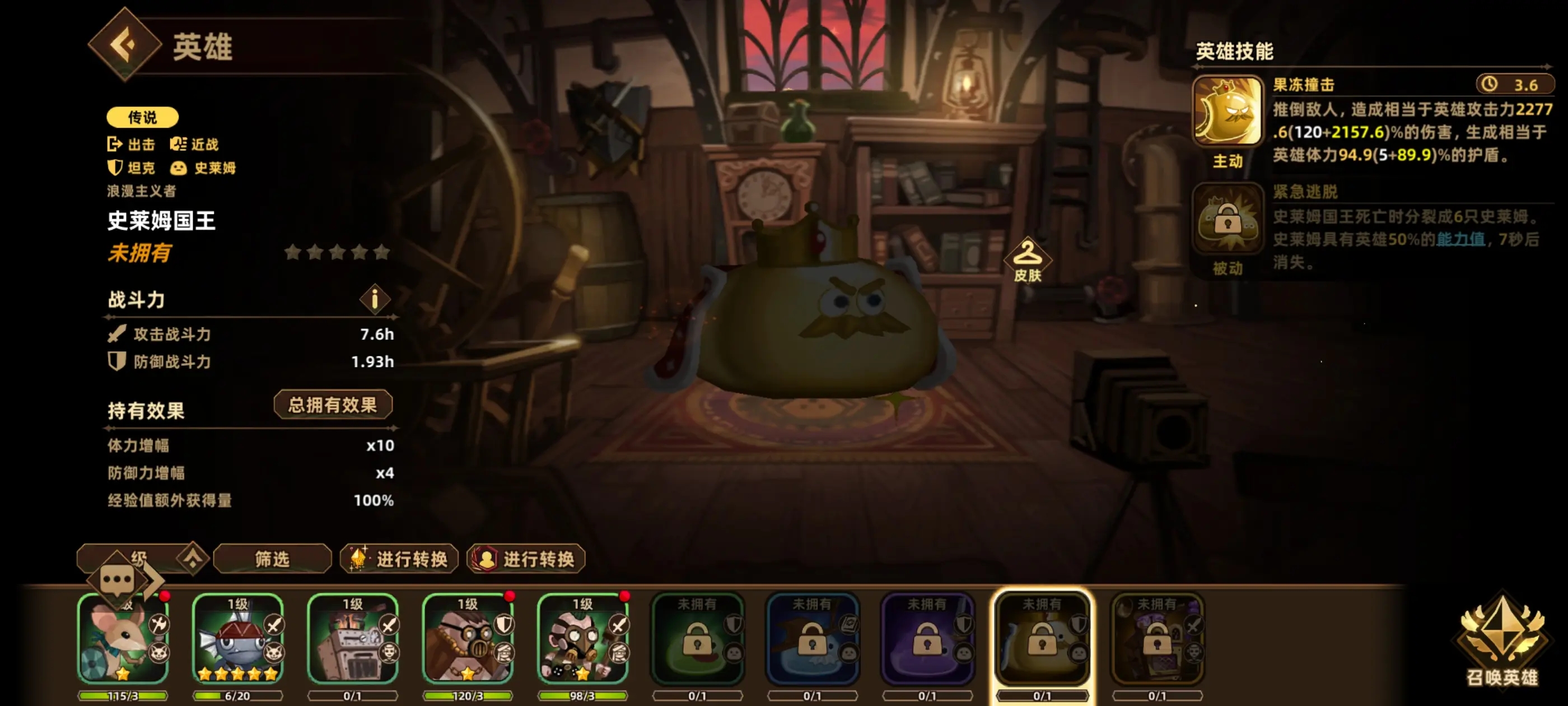Screen dimensions: 1568x706
Task: Click 进行转换 button with the hero portrait icon
Action: tap(526, 559)
